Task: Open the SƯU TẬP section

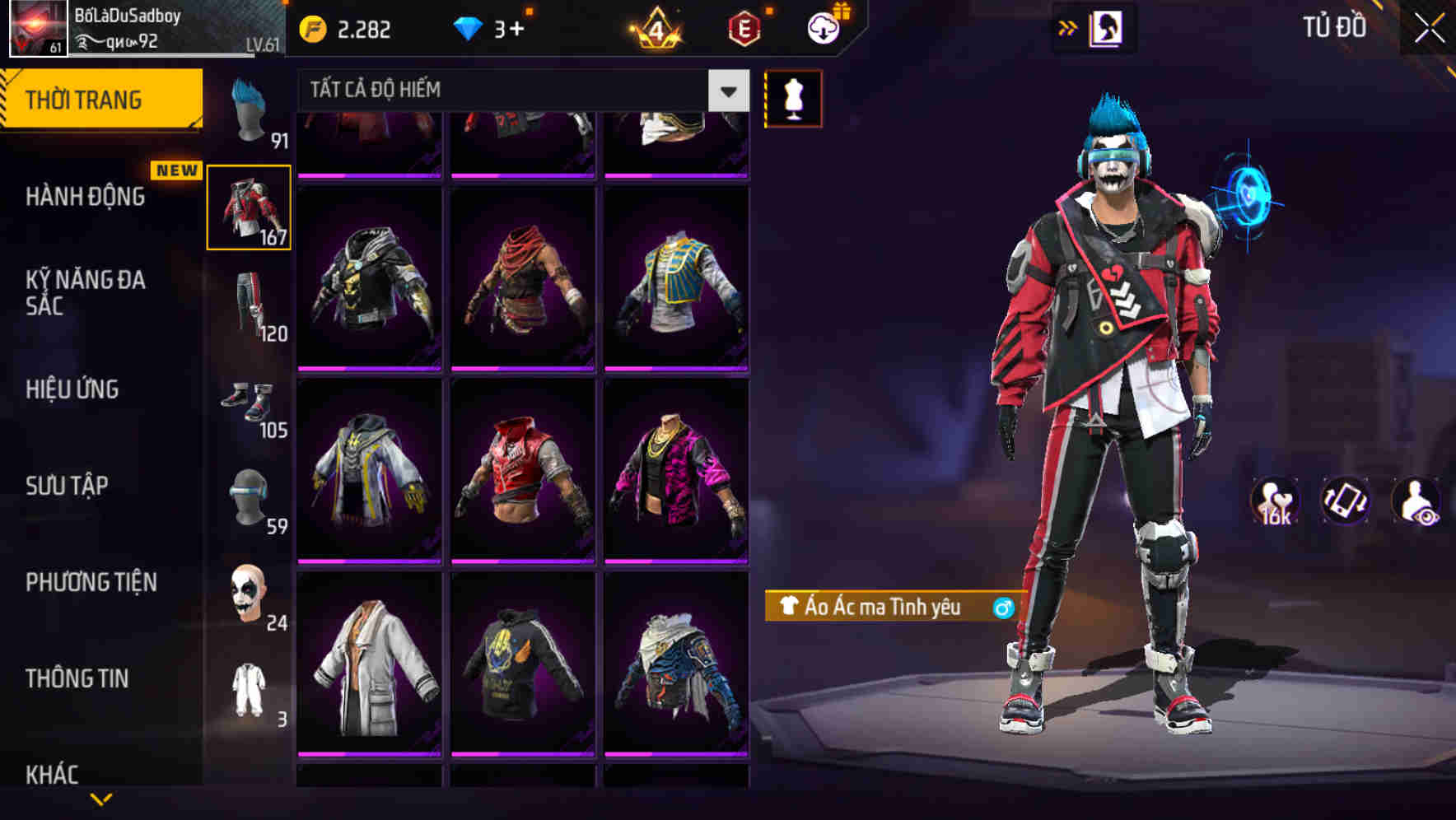Action: [x=68, y=486]
